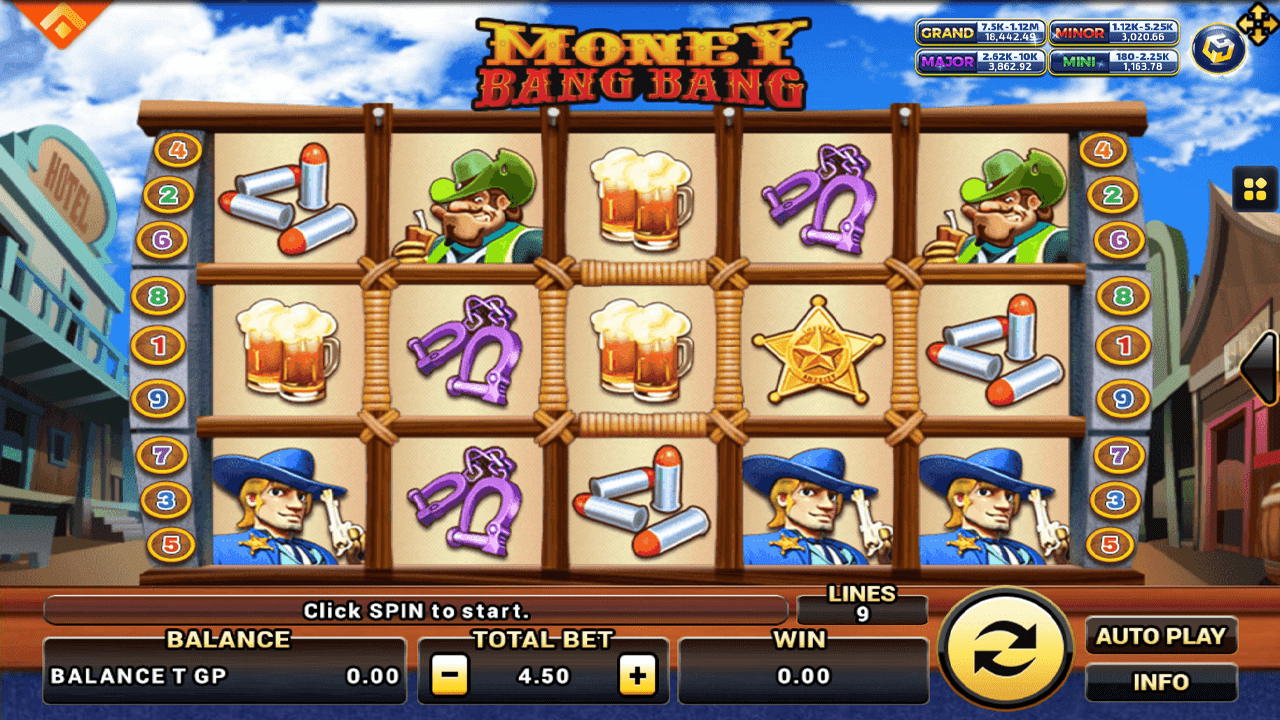
Task: Increase total bet with plus button
Action: coord(637,676)
